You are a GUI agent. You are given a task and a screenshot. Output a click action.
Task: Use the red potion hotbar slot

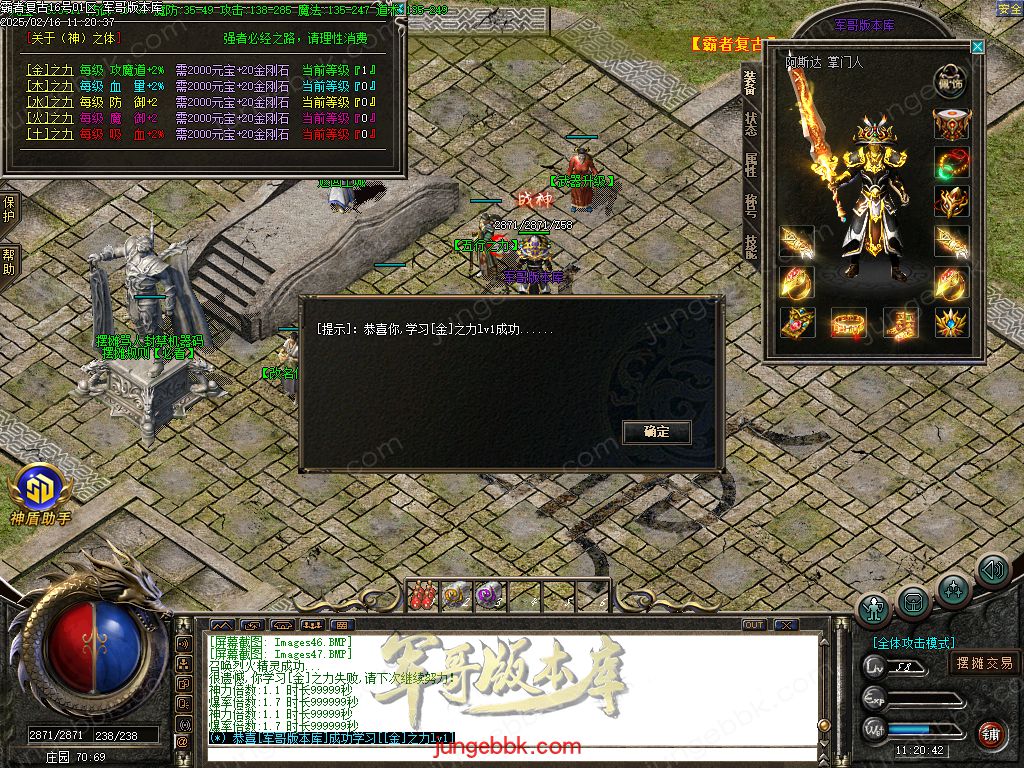pos(422,595)
